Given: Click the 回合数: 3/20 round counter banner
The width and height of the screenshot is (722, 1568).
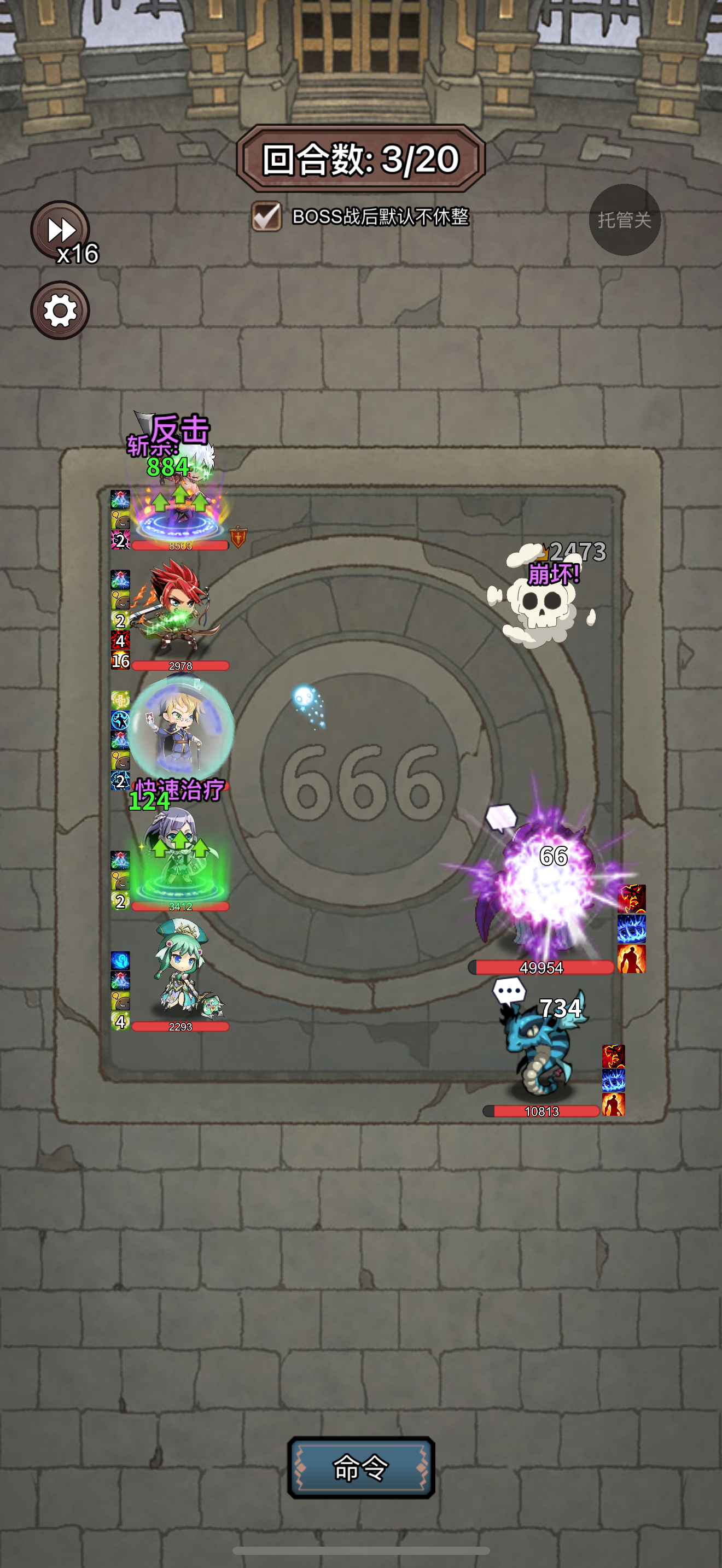Looking at the screenshot, I should 360,158.
